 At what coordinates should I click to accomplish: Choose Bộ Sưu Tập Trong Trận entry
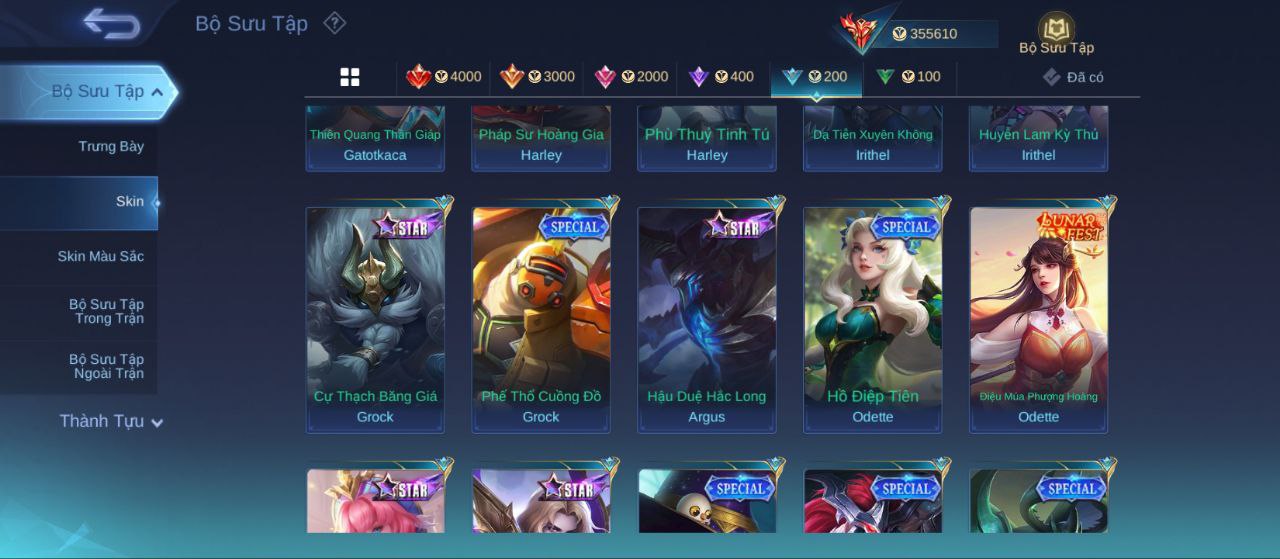(106, 312)
